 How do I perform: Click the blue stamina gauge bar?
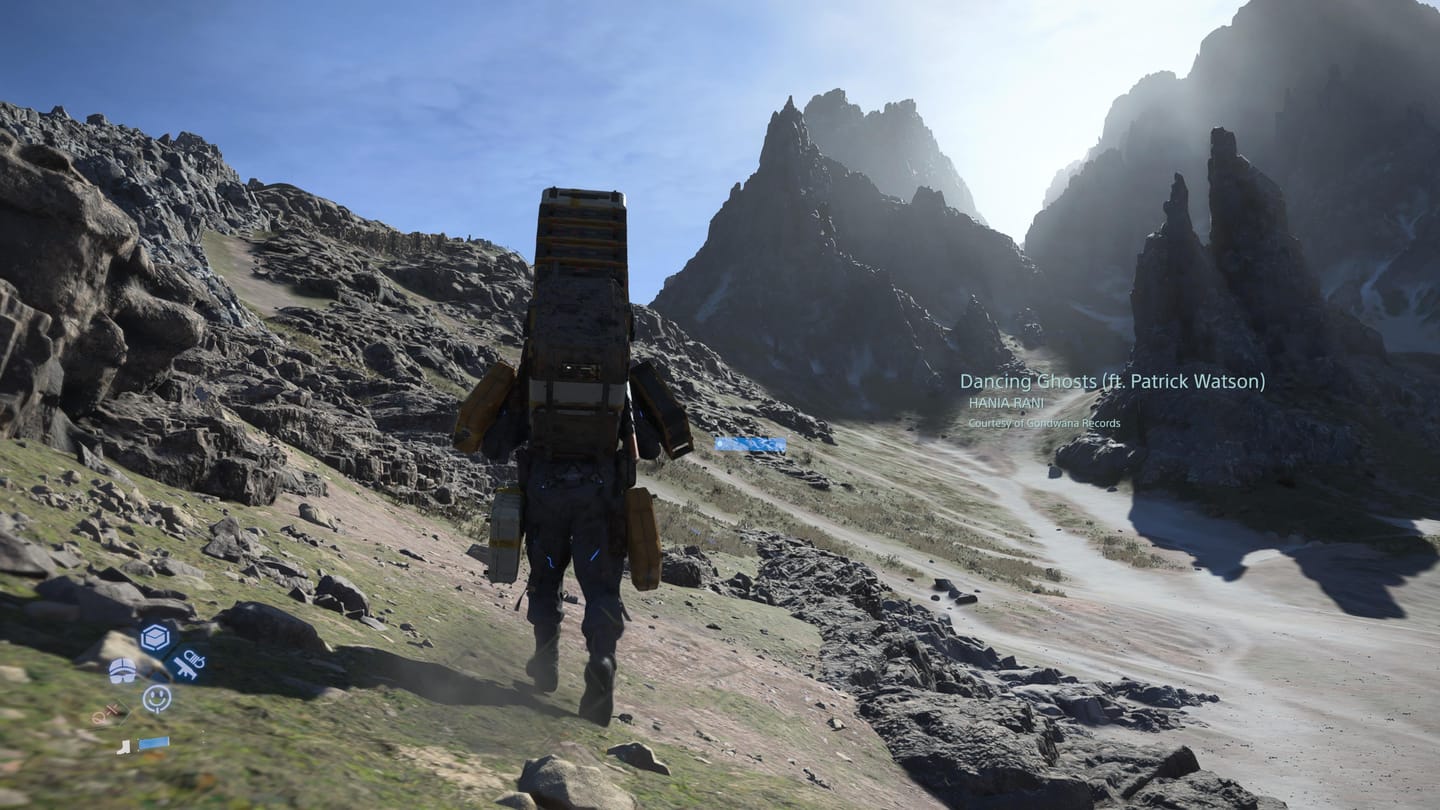pos(153,743)
